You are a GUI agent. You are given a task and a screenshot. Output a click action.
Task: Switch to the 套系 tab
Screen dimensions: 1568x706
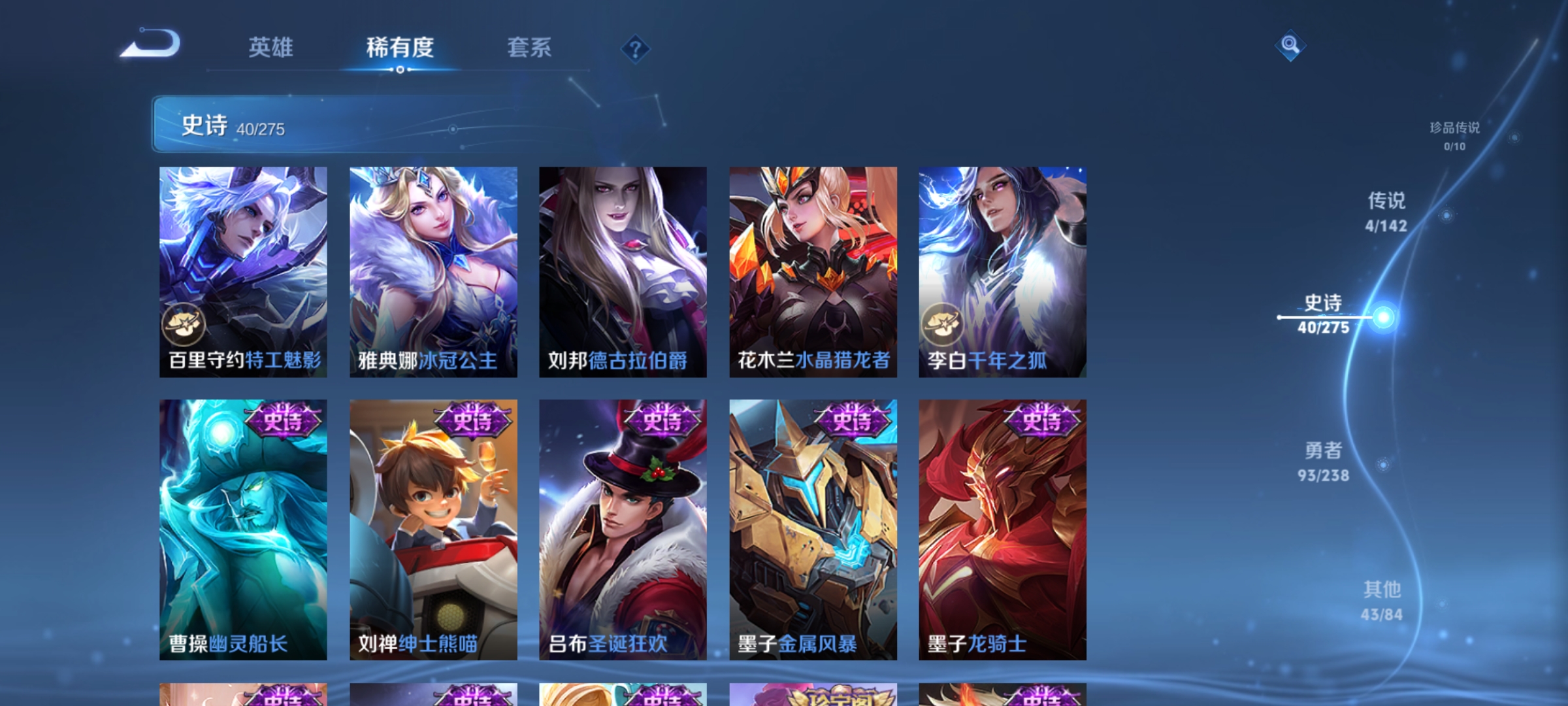tap(530, 47)
